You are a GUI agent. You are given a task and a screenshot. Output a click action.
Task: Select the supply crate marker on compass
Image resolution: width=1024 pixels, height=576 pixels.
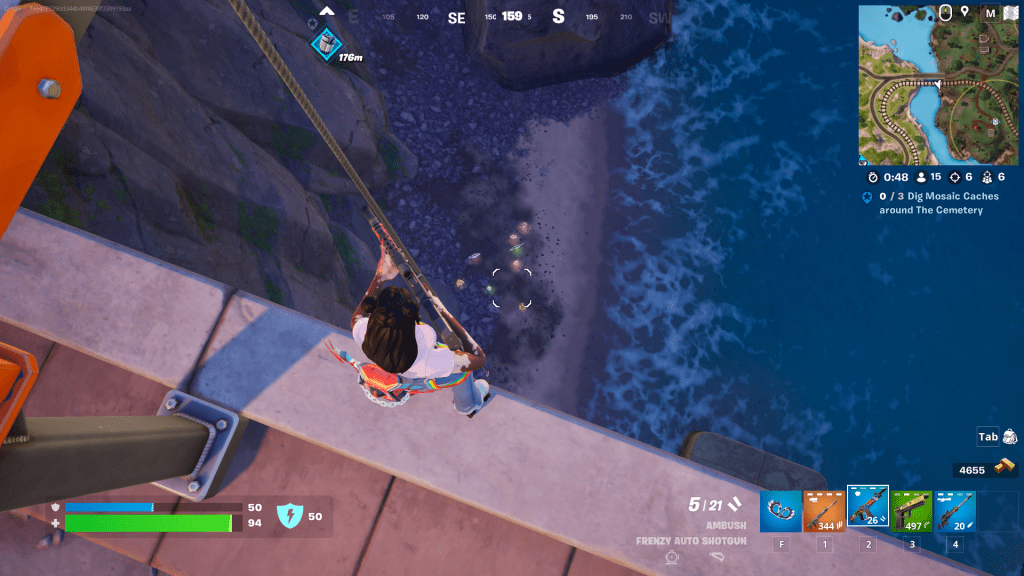325,43
